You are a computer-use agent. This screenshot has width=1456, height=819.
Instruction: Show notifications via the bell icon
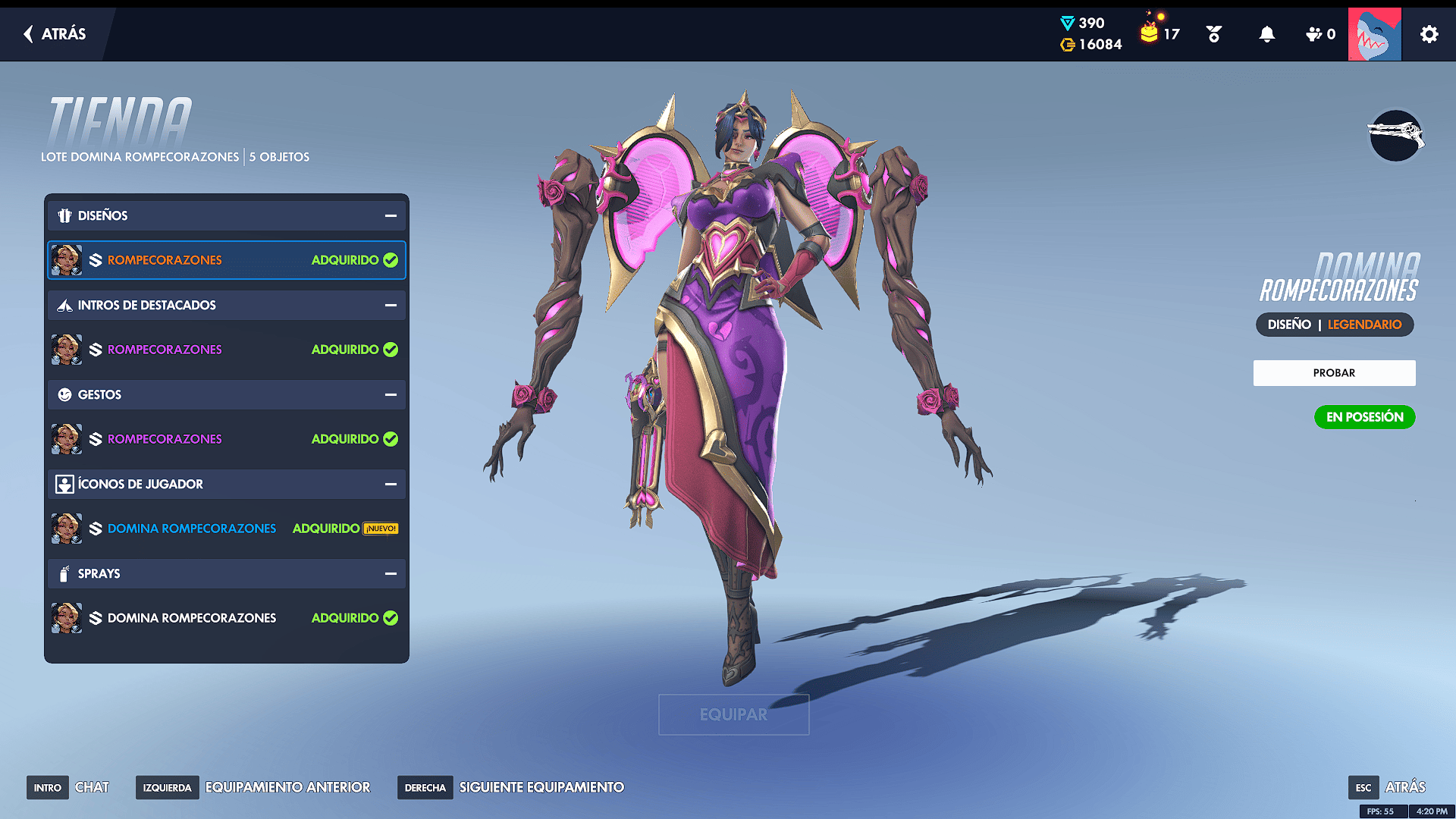pos(1266,34)
